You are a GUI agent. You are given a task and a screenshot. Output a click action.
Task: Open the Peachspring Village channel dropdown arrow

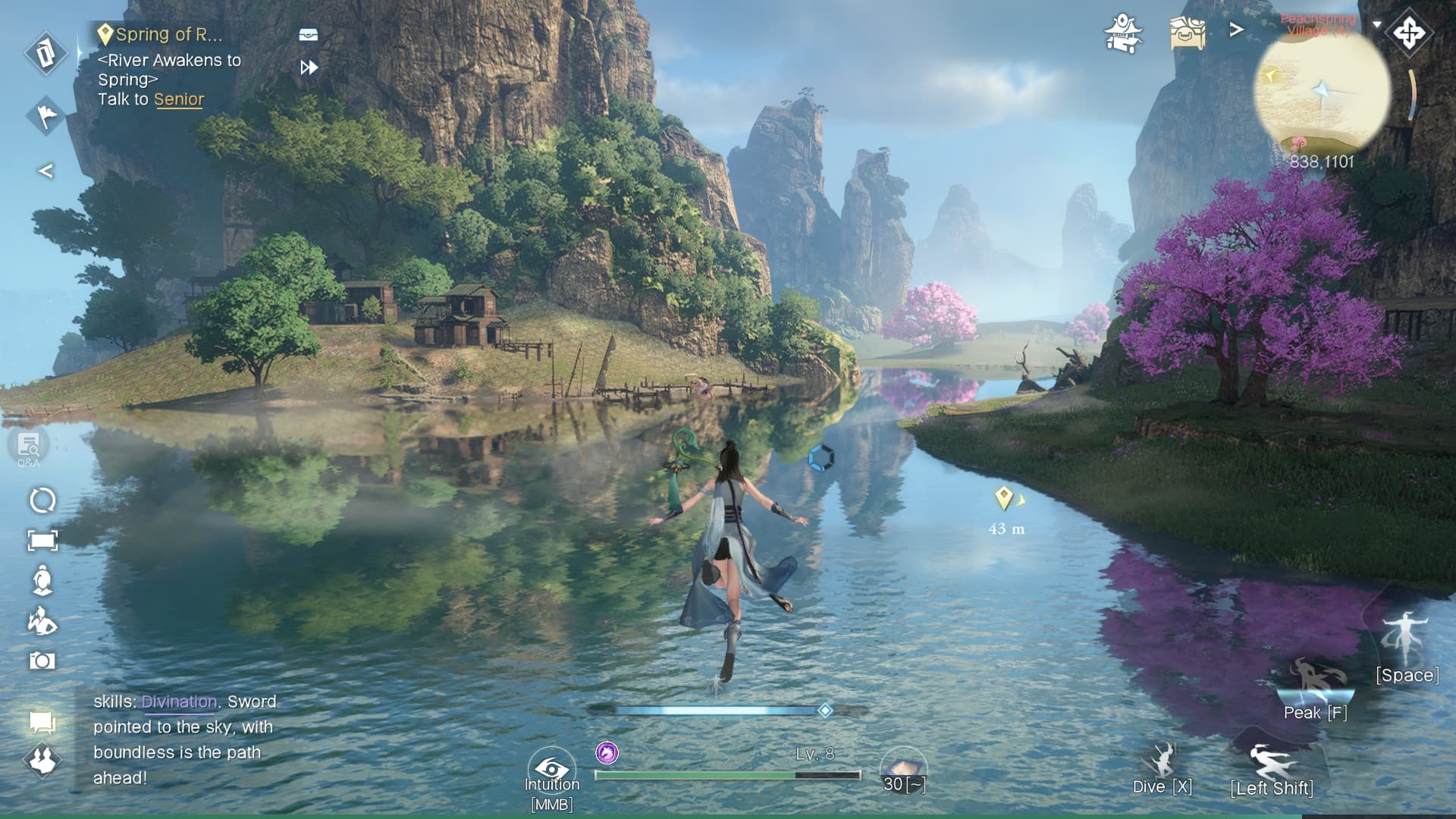[x=1376, y=24]
